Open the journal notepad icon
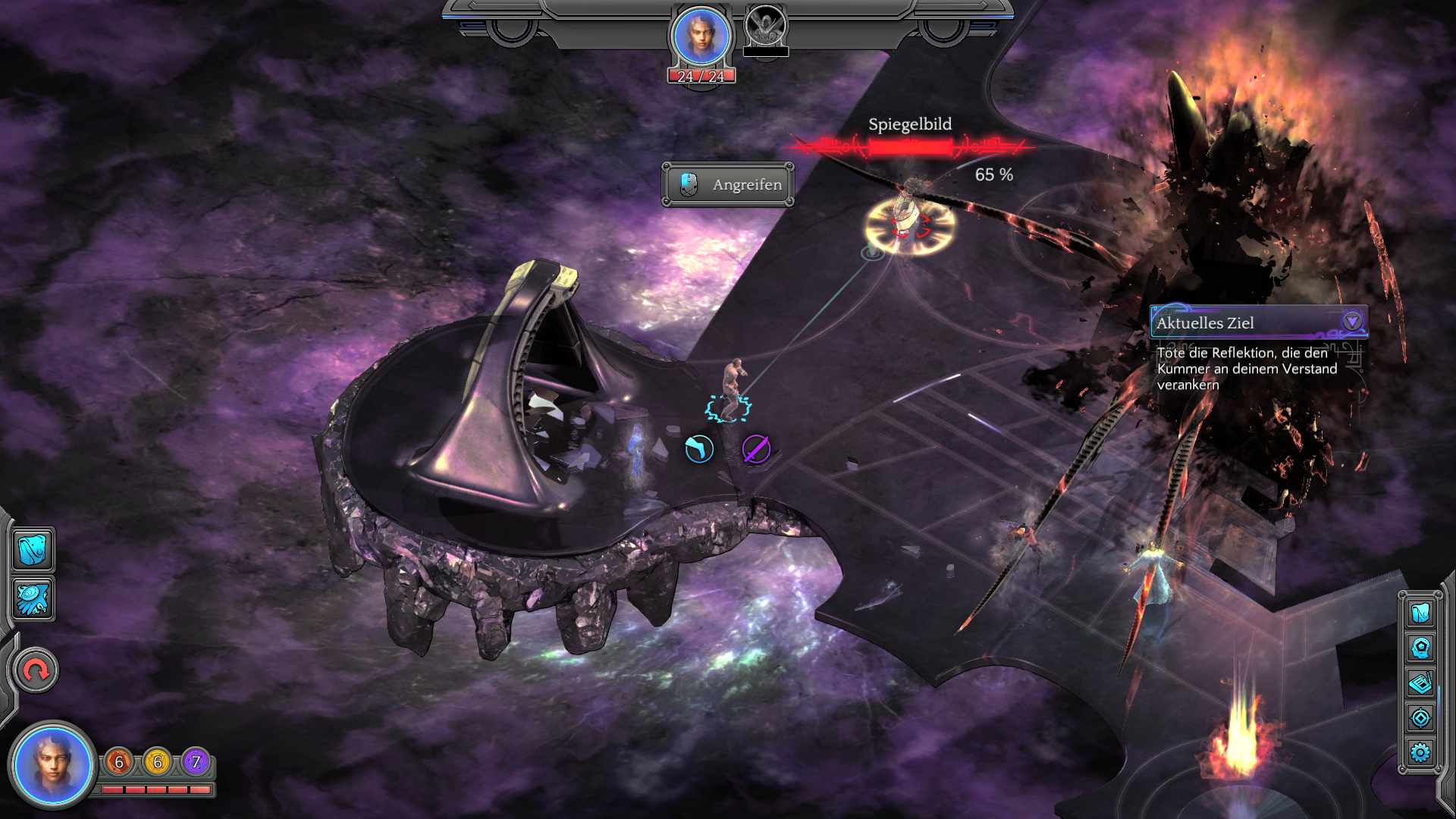 1420,683
